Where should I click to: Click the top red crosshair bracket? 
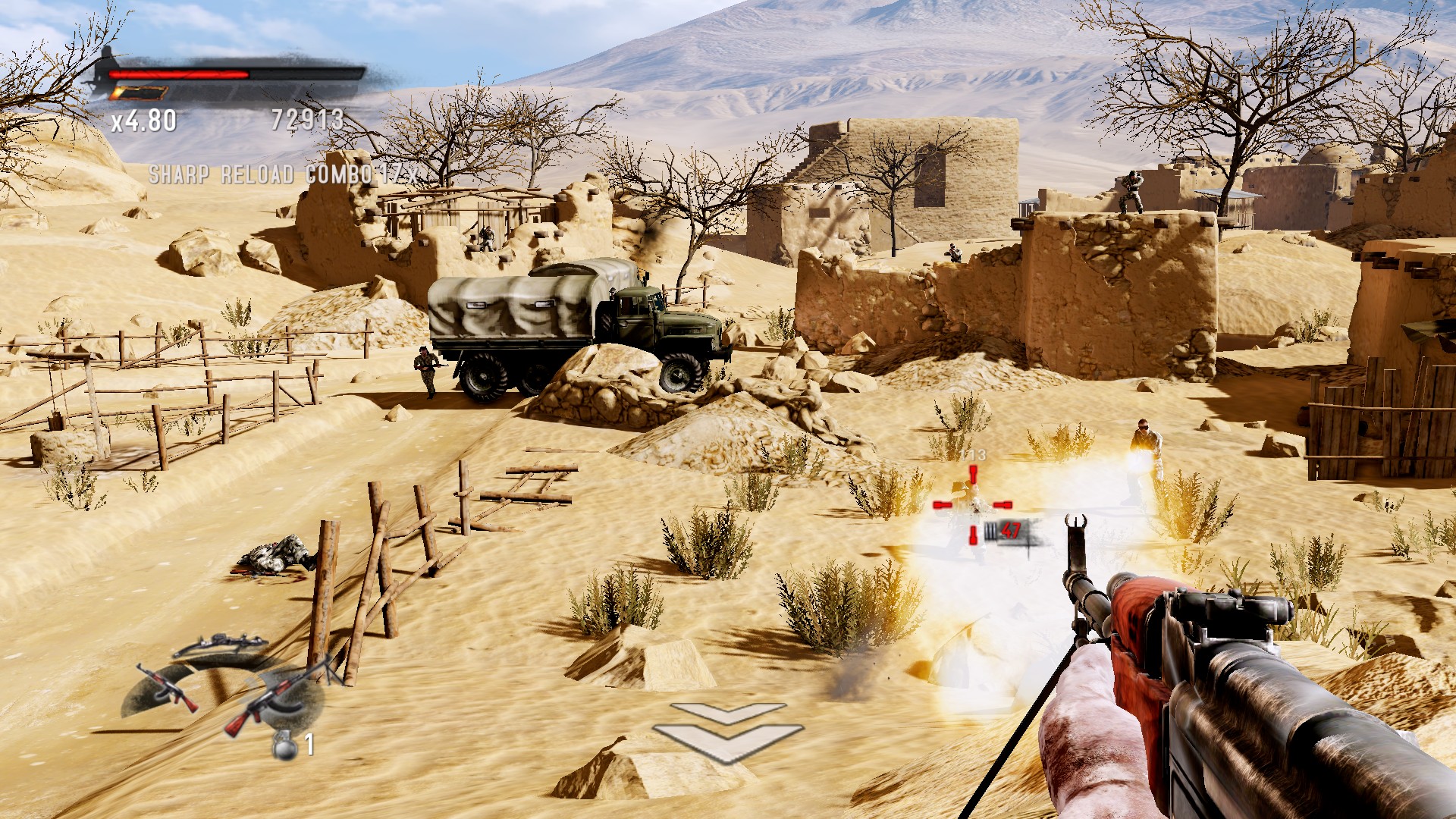(973, 475)
